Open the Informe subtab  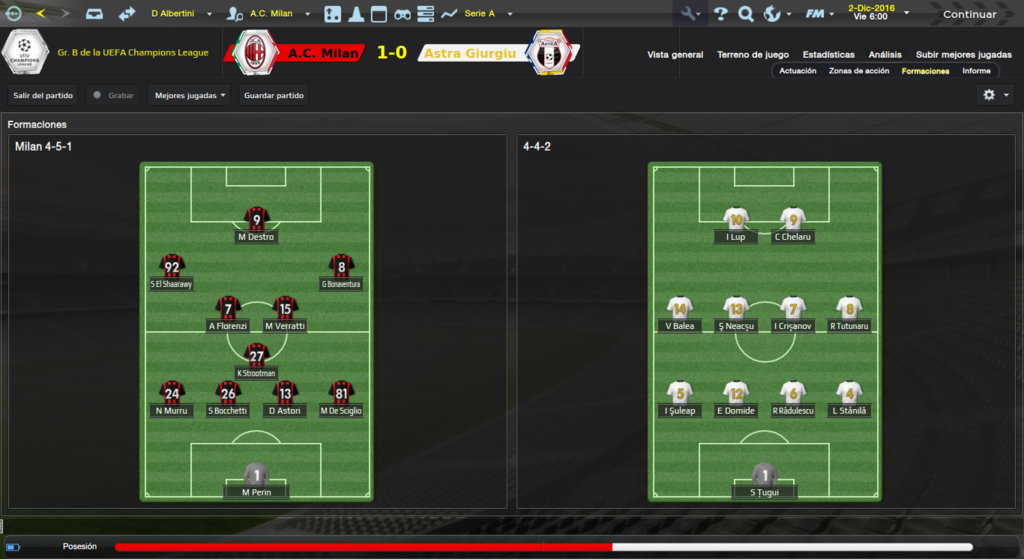click(976, 71)
